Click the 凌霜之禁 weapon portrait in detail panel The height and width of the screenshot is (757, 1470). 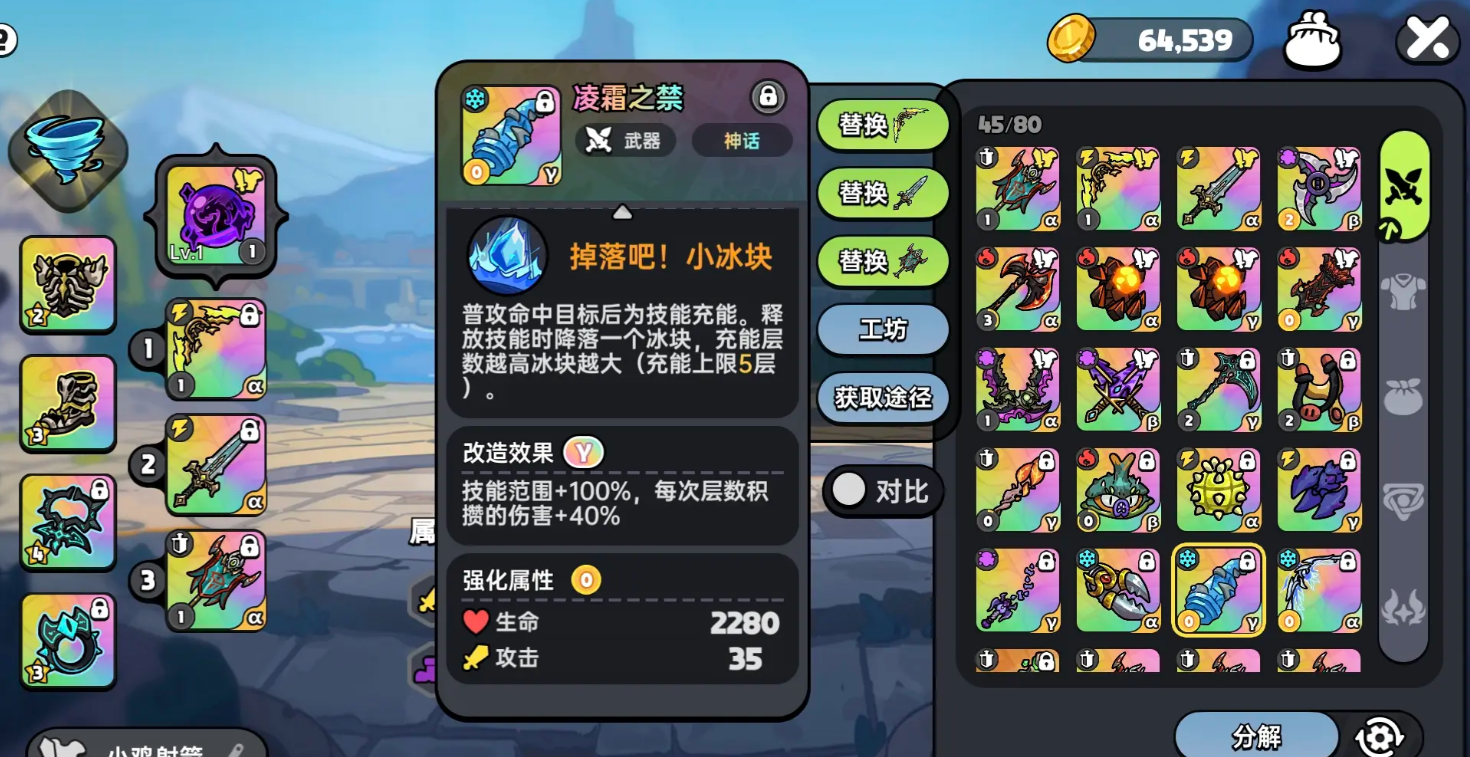511,135
